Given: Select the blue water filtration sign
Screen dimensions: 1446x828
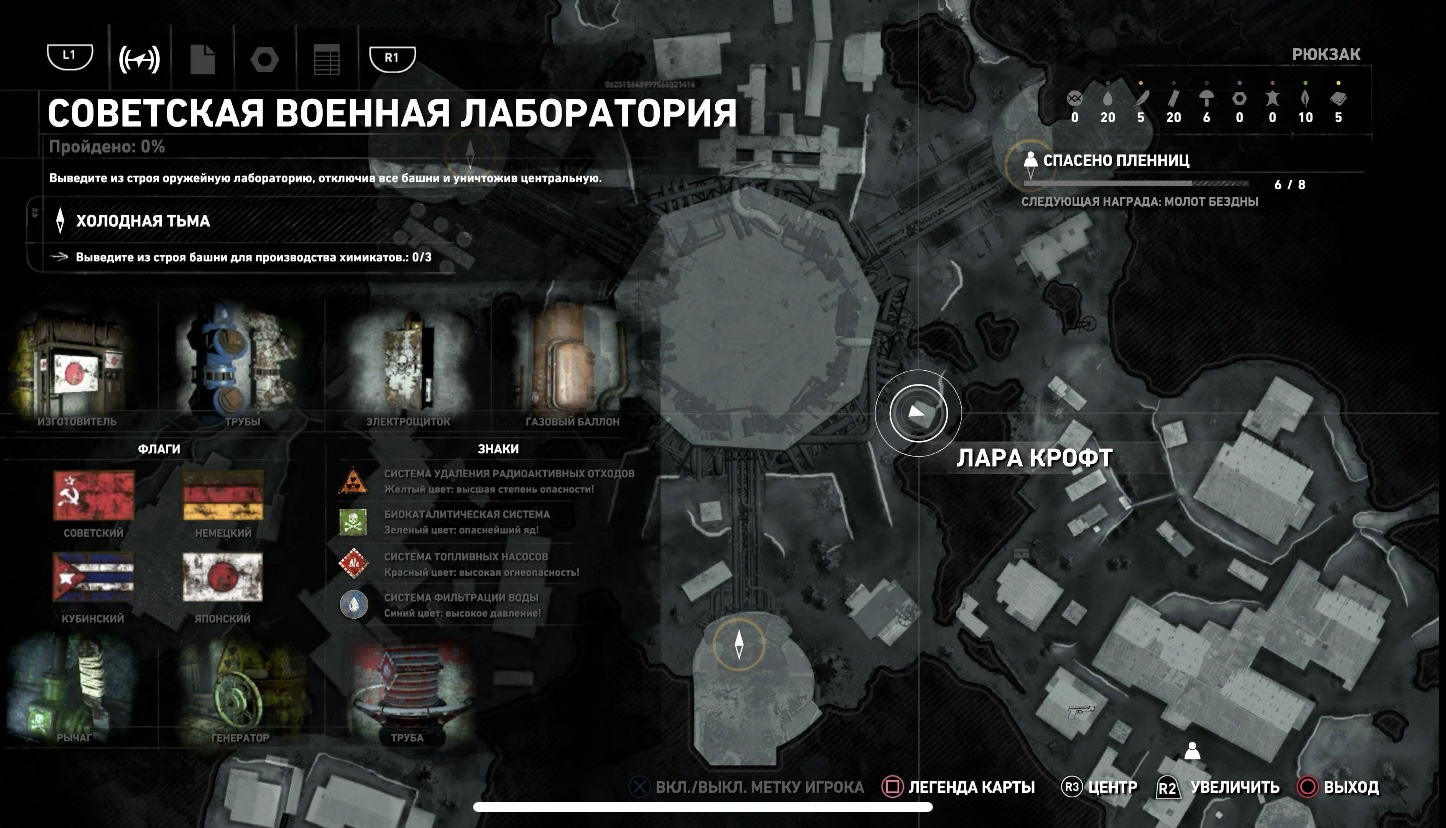Looking at the screenshot, I should point(352,604).
